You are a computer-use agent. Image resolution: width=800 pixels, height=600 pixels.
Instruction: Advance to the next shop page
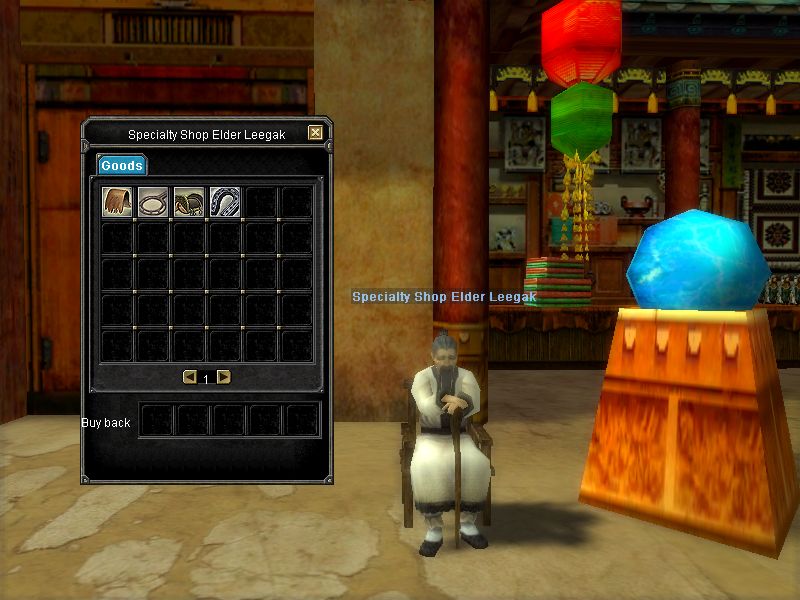pos(224,377)
